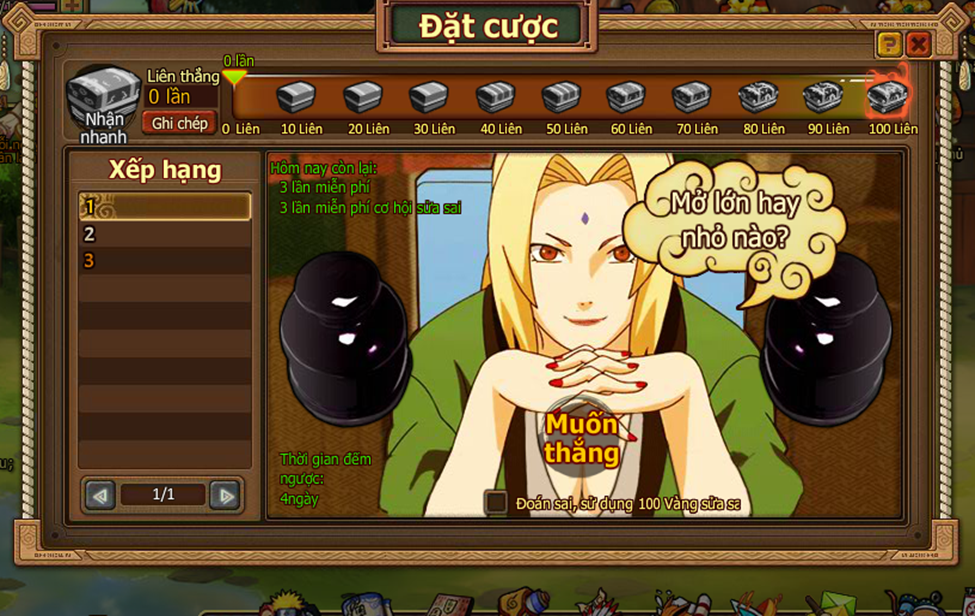This screenshot has height=616, width=975.
Task: Select the 10 Liên reward chest
Action: (x=295, y=98)
